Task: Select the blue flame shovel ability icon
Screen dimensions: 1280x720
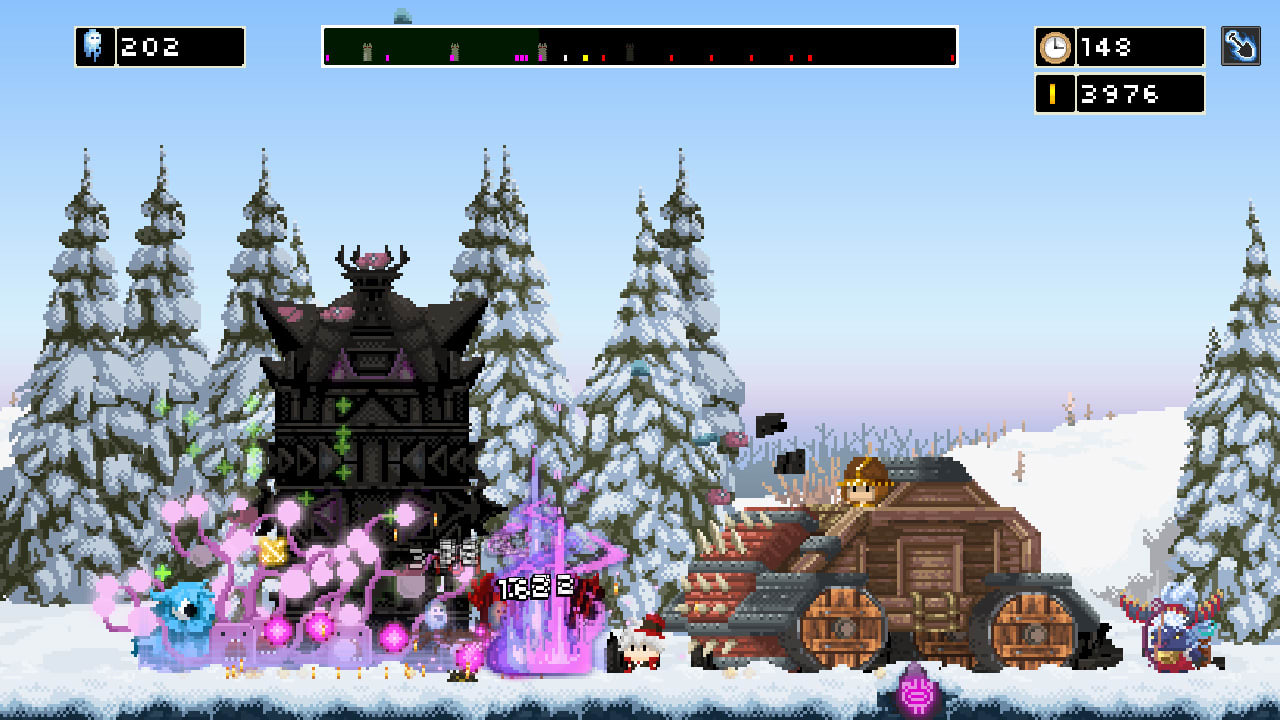Action: coord(1243,45)
